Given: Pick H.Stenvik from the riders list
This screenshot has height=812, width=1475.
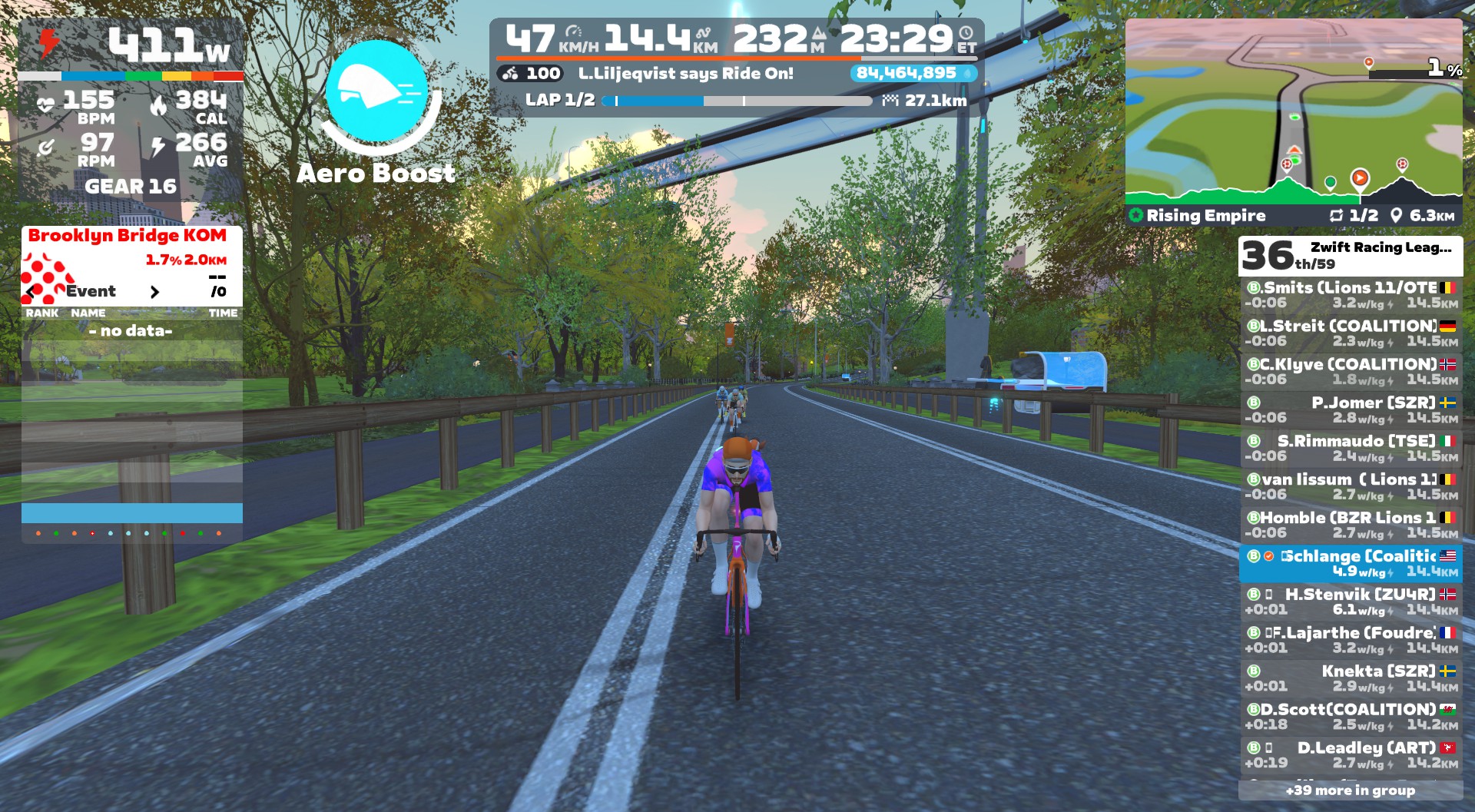Looking at the screenshot, I should [x=1350, y=602].
